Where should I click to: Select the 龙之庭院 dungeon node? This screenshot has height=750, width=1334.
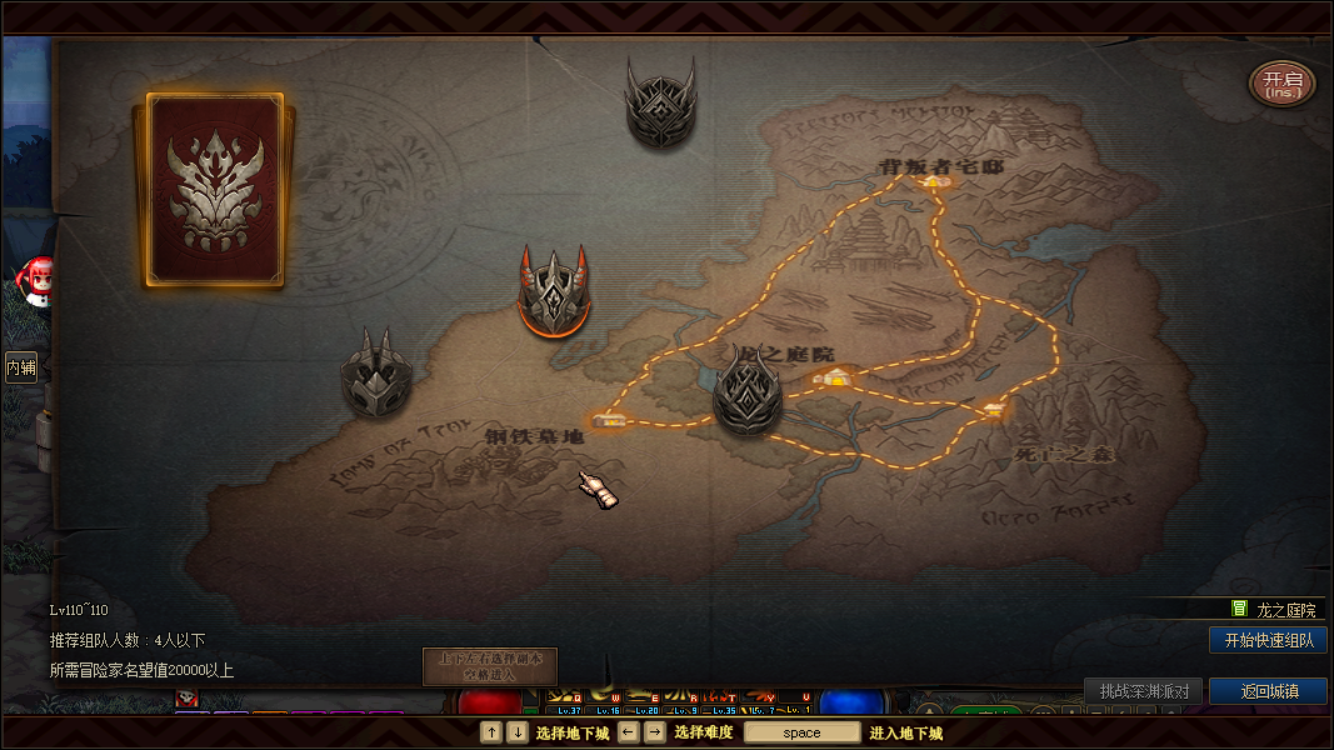[x=832, y=377]
